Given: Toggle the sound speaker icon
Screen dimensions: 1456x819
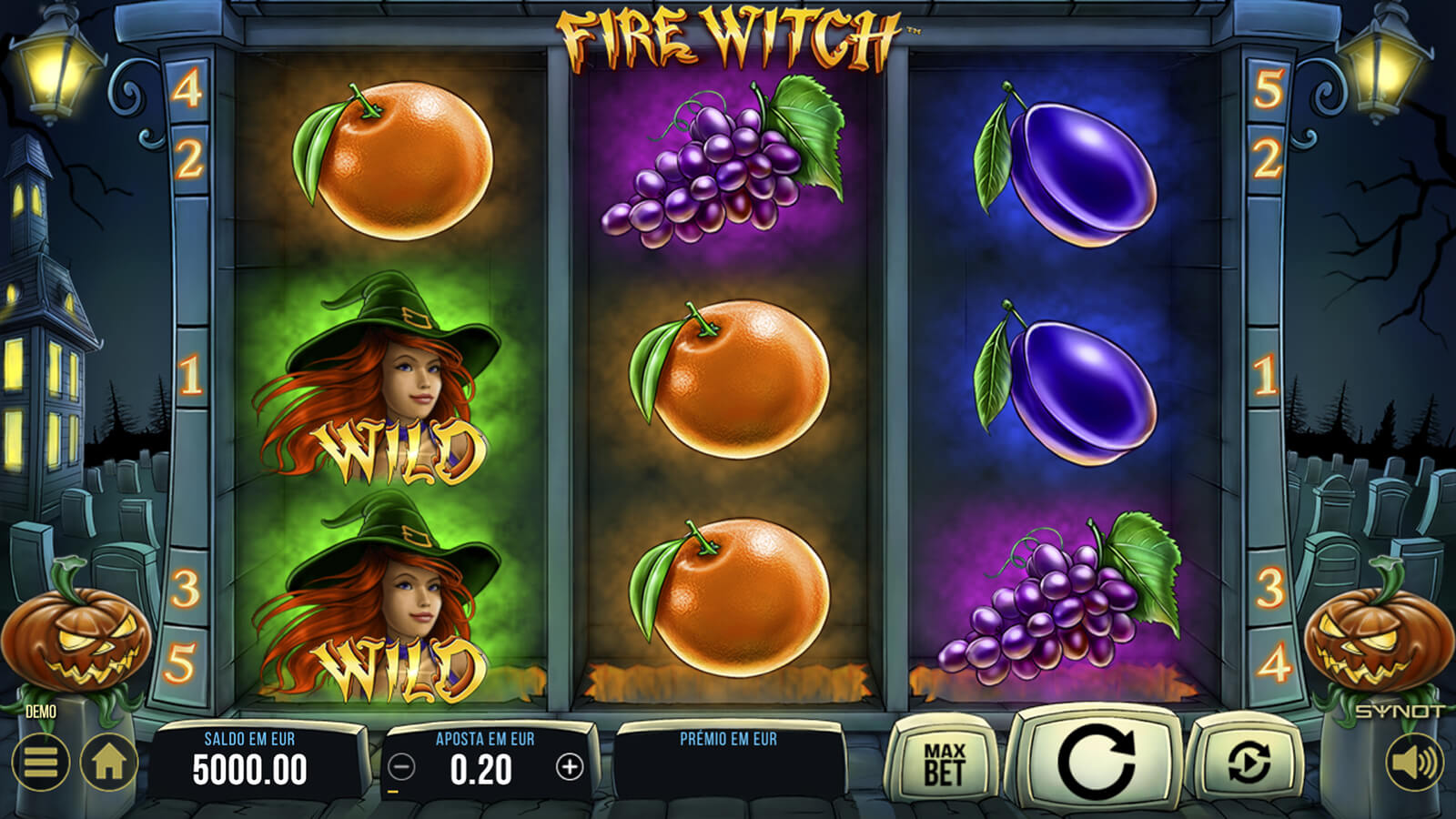Looking at the screenshot, I should [x=1415, y=762].
